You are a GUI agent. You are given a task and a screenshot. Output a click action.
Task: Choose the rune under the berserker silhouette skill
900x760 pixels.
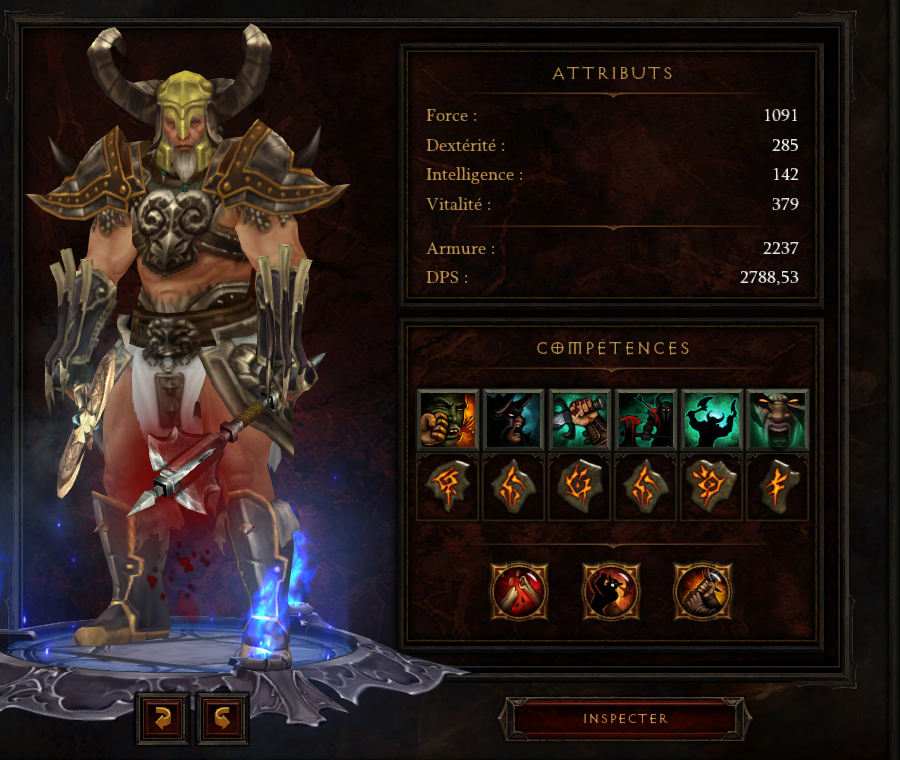pyautogui.click(x=711, y=487)
